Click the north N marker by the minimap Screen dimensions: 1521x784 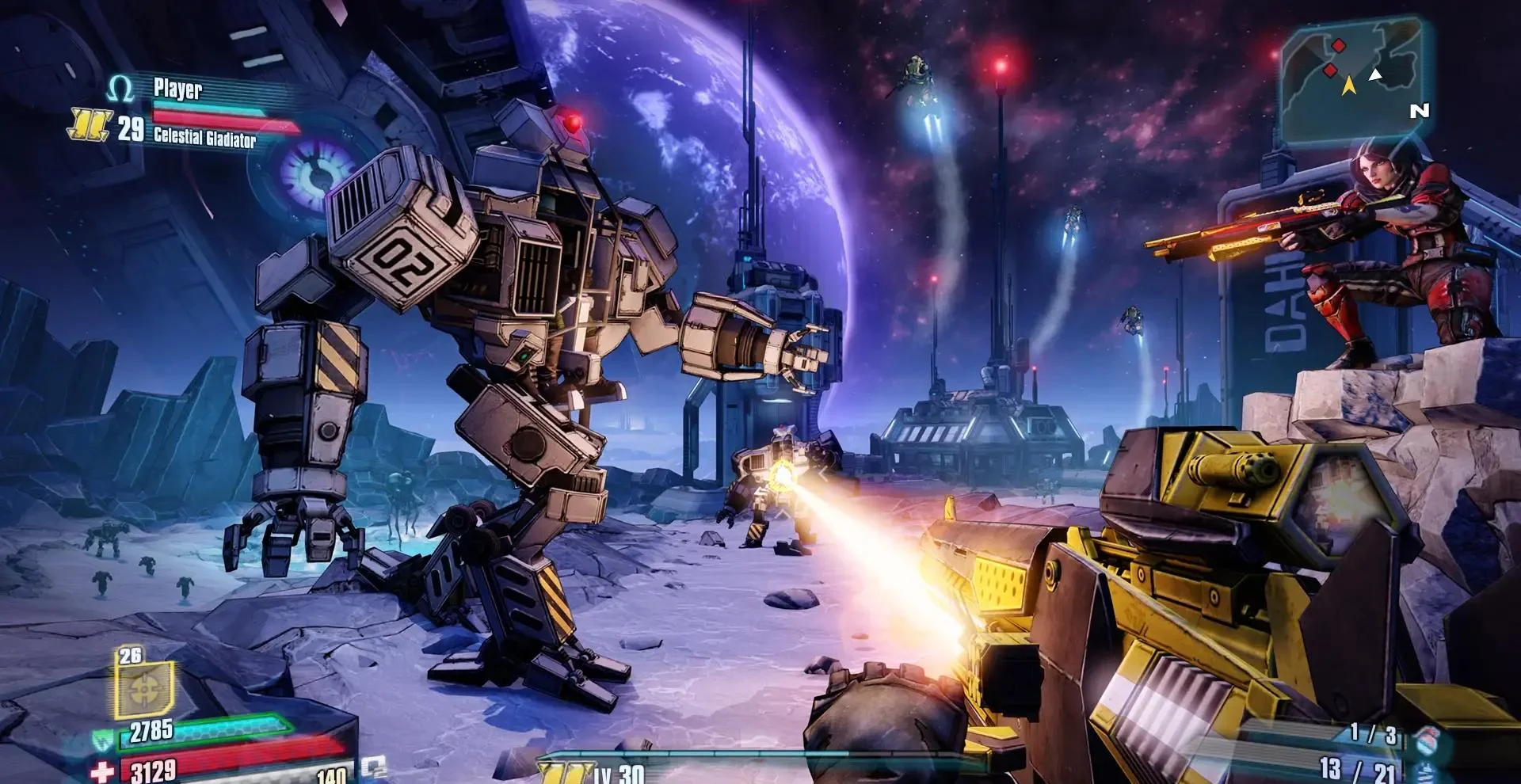[x=1419, y=111]
